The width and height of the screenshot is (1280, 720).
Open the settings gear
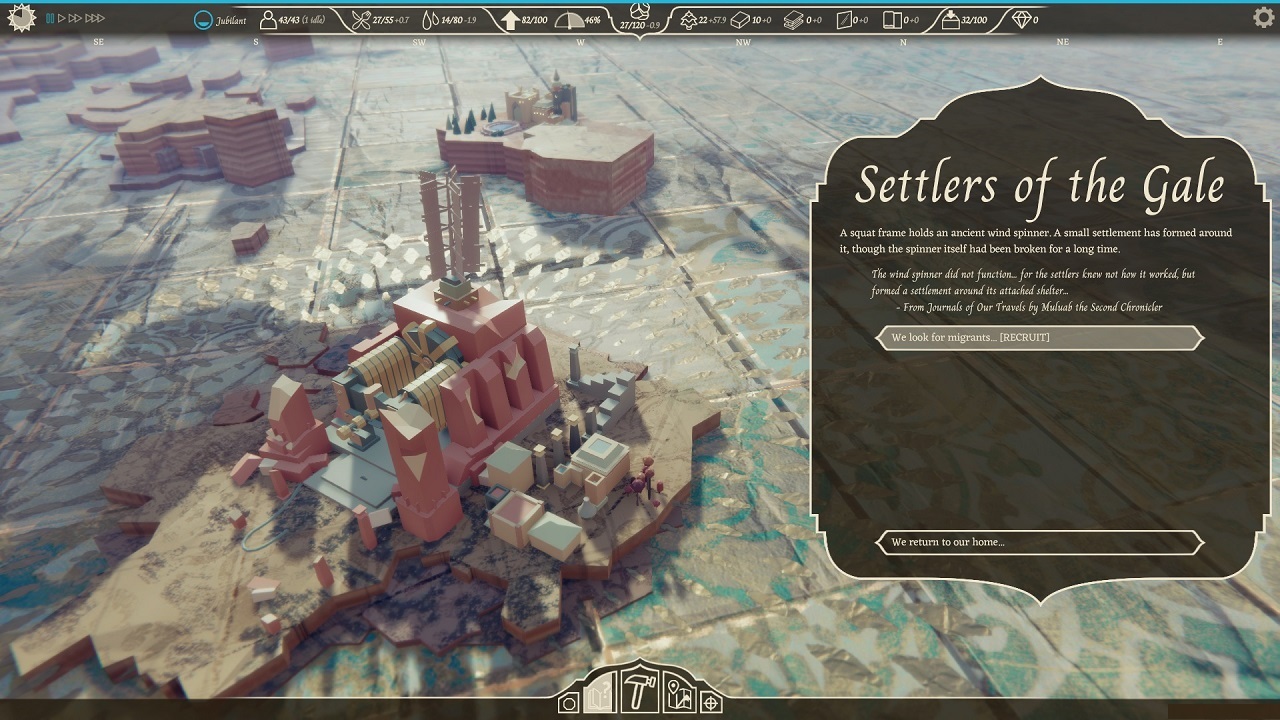coord(1262,16)
